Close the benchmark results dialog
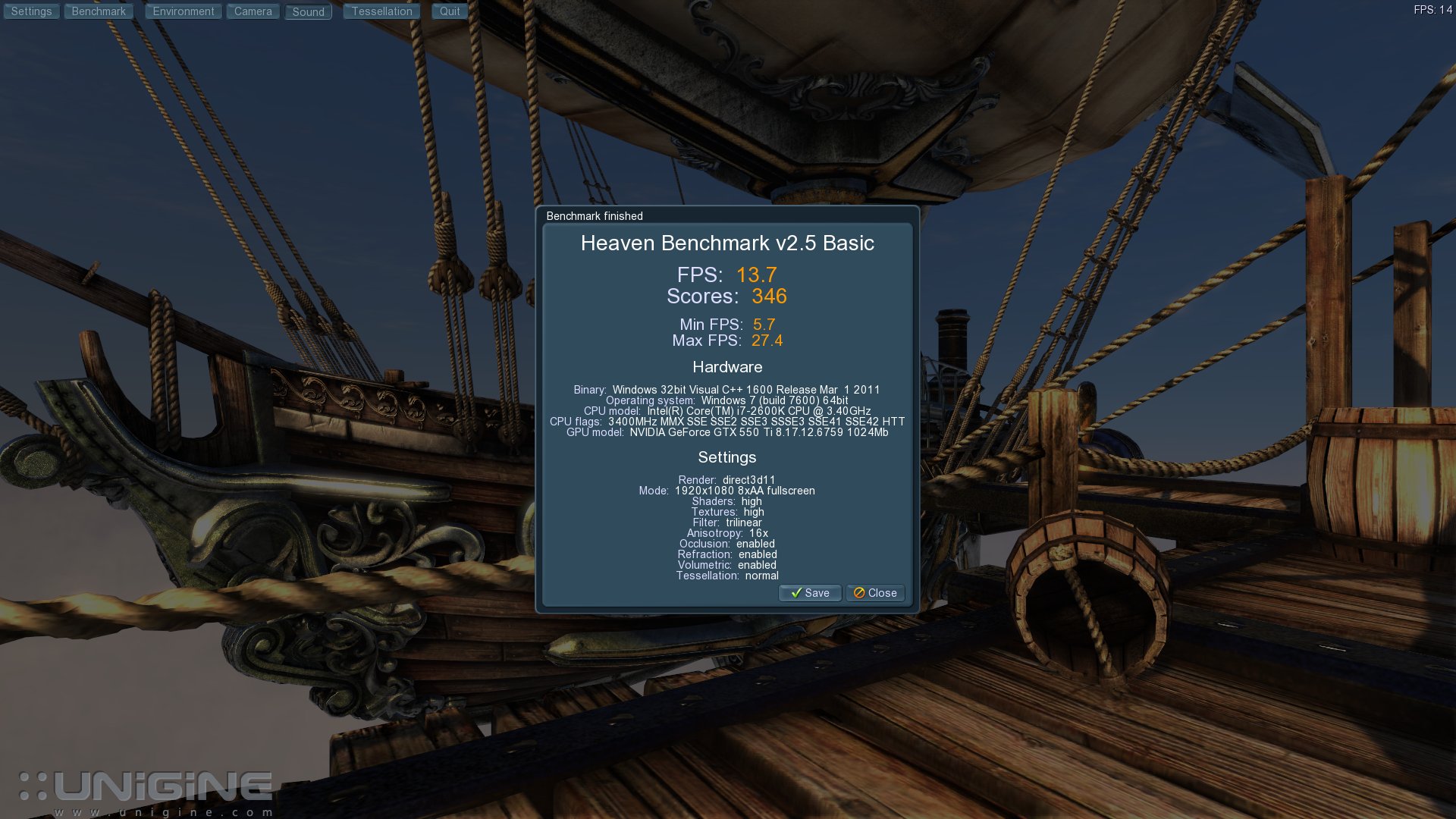 click(875, 593)
